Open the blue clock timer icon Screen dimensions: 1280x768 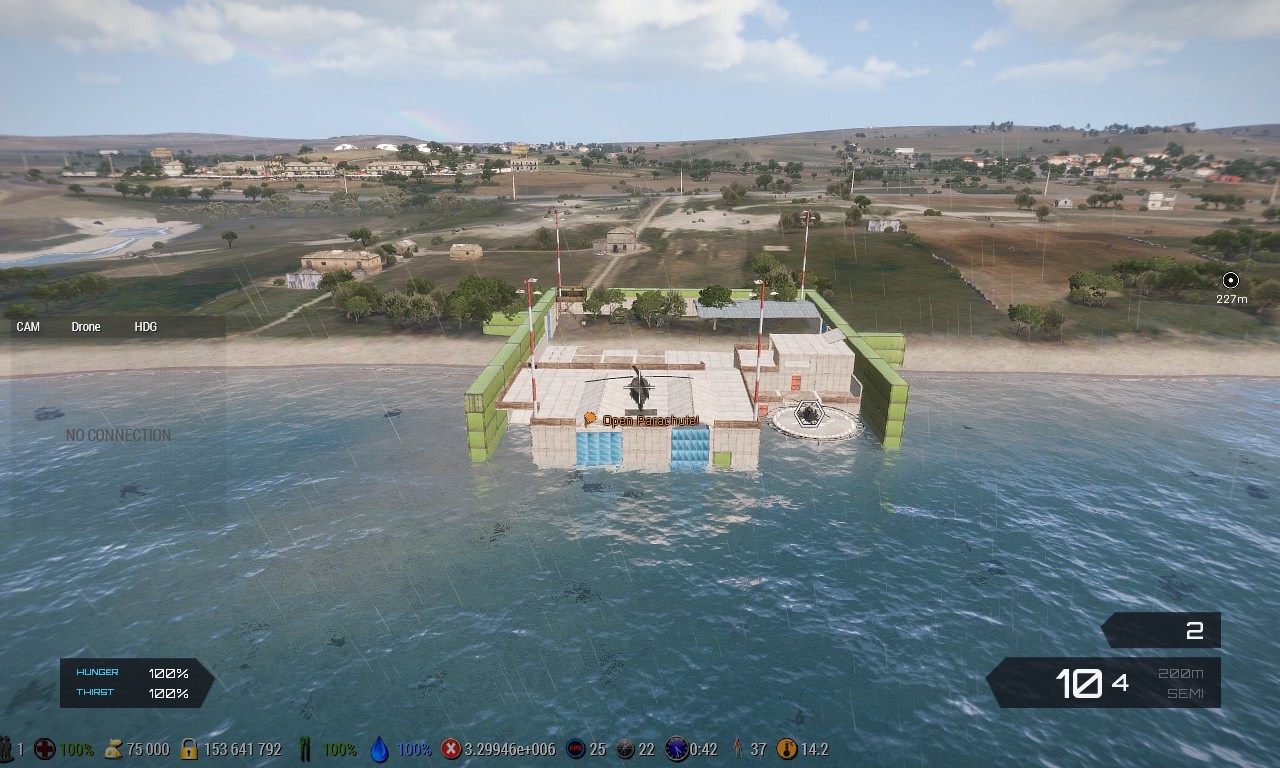pos(676,749)
